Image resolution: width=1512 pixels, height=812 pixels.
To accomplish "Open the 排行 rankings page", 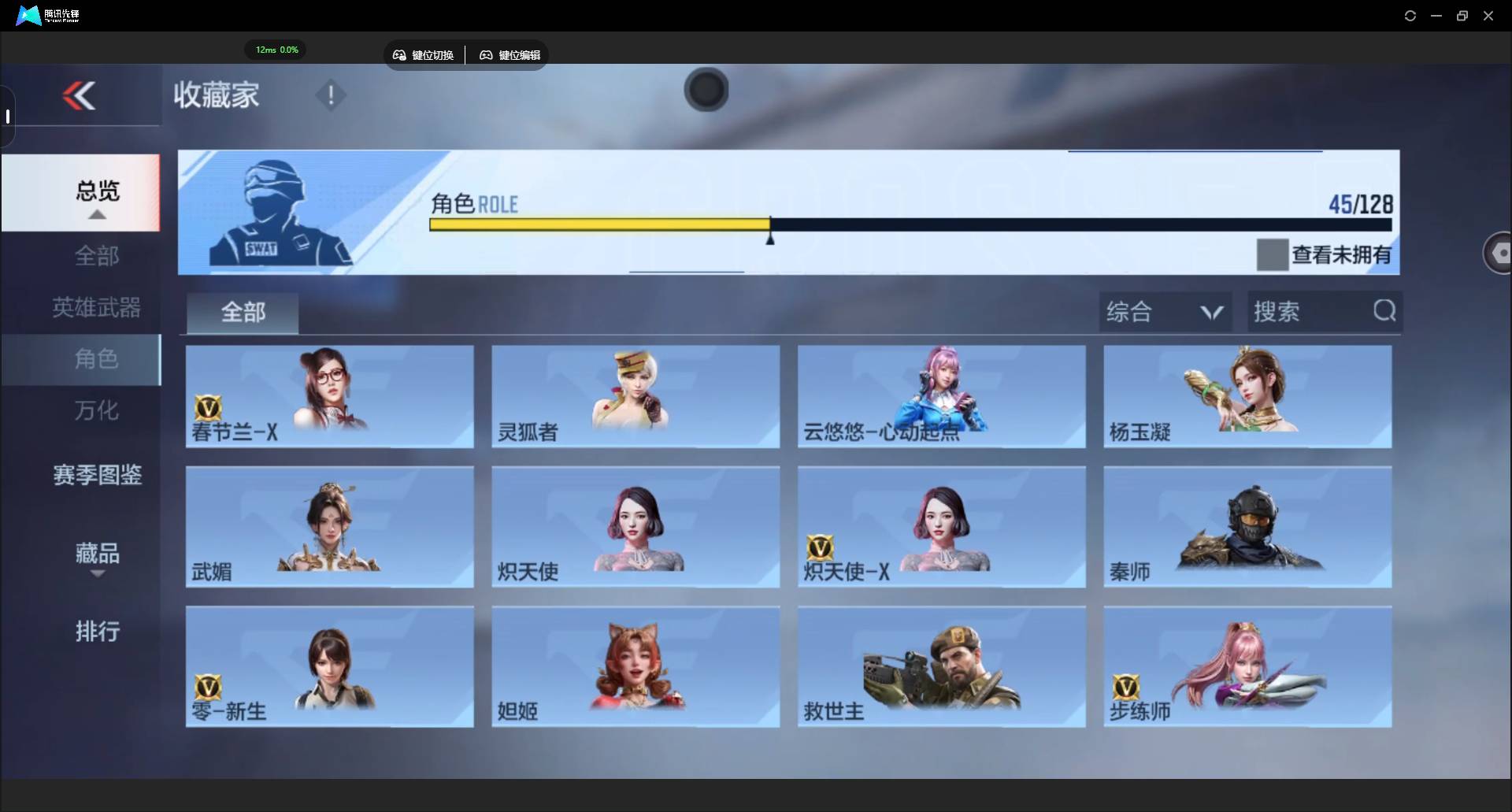I will tap(96, 632).
